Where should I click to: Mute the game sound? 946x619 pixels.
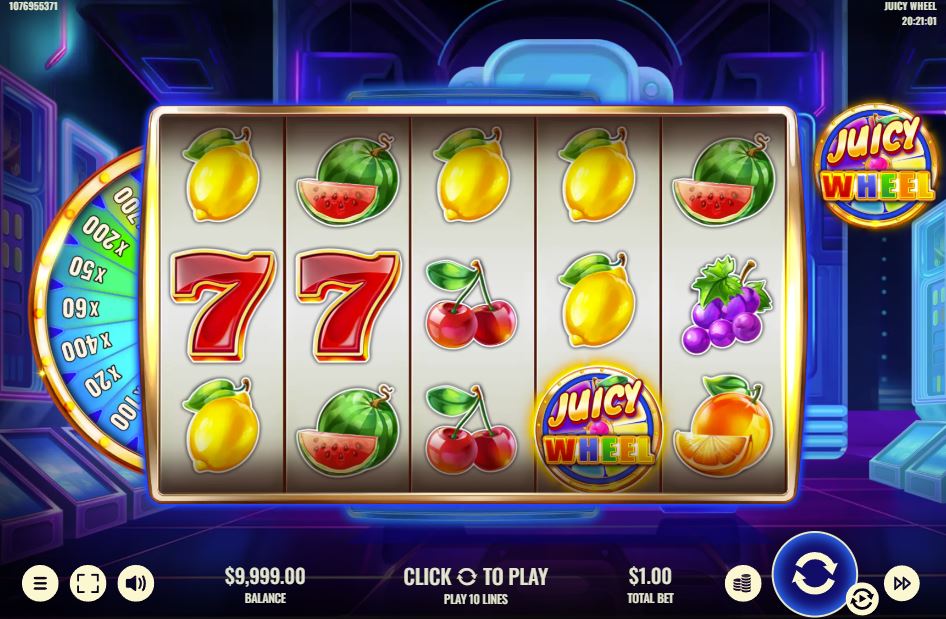[136, 583]
